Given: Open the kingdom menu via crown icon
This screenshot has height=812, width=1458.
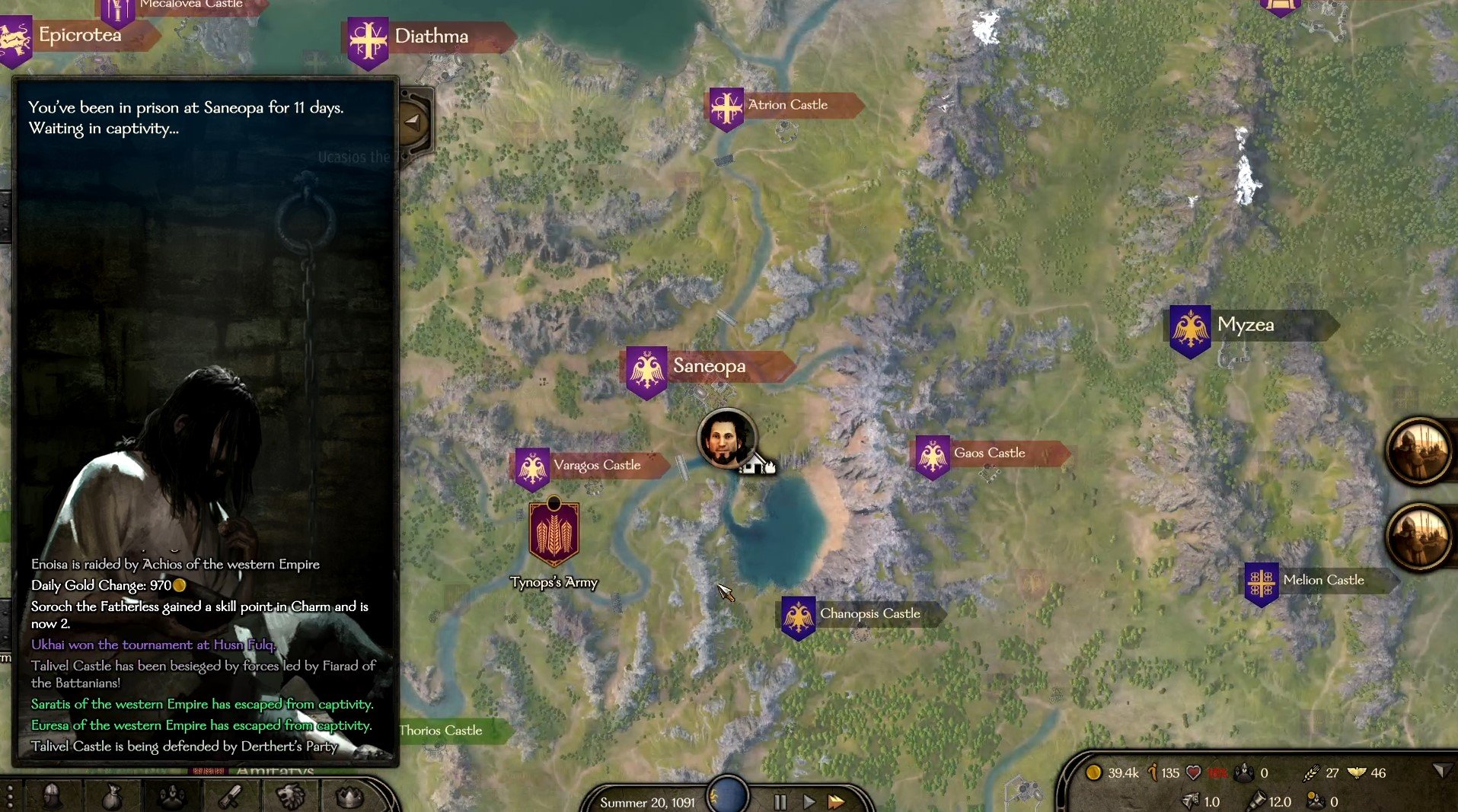Looking at the screenshot, I should tap(348, 798).
